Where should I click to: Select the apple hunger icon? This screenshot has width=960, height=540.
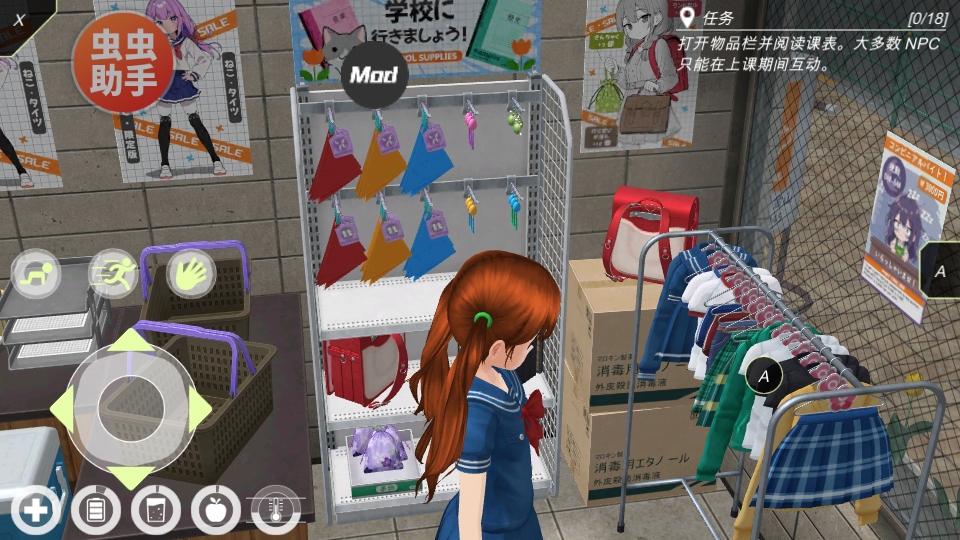tap(216, 512)
